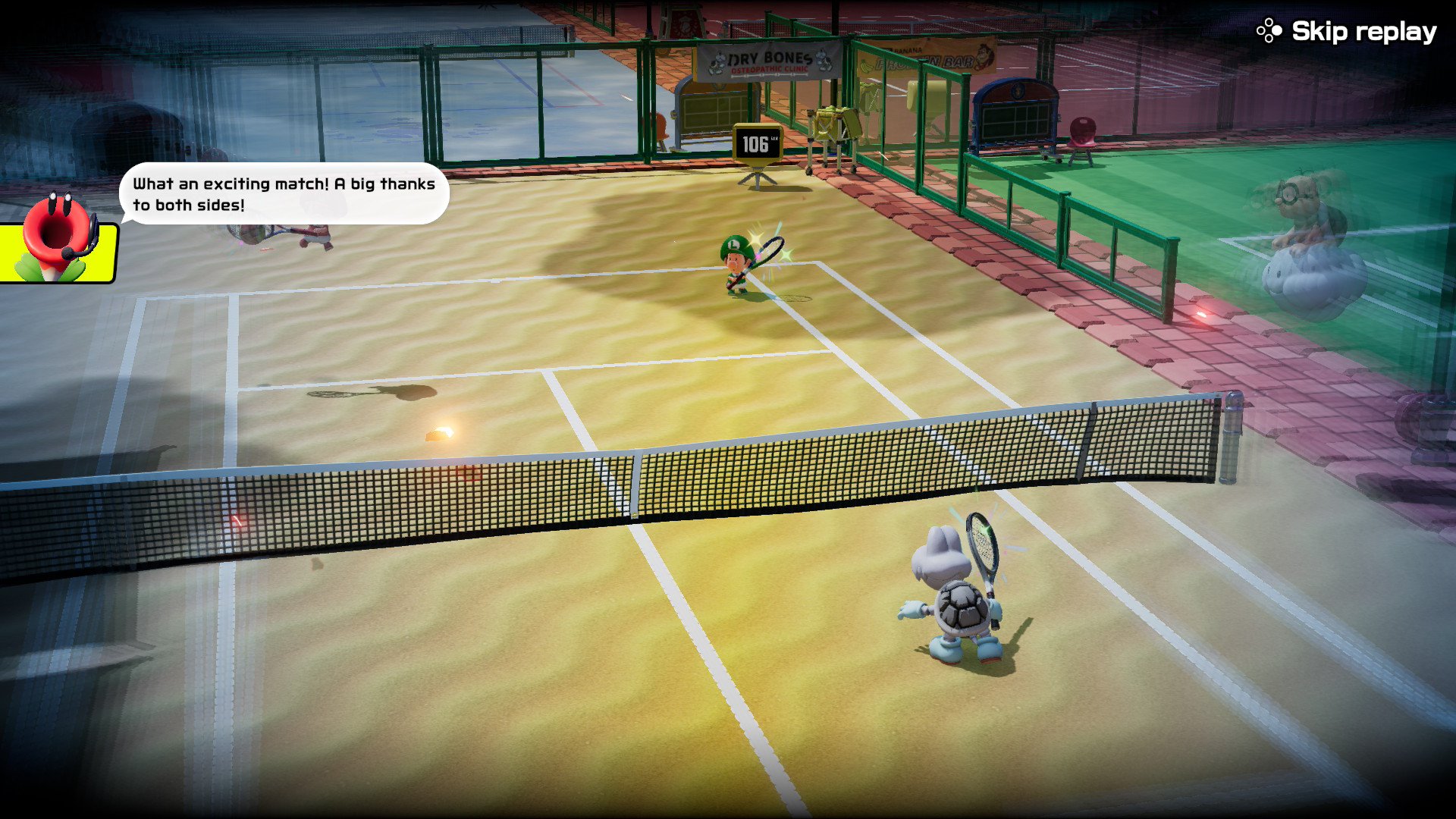
Task: Skip the match replay
Action: tap(1348, 31)
